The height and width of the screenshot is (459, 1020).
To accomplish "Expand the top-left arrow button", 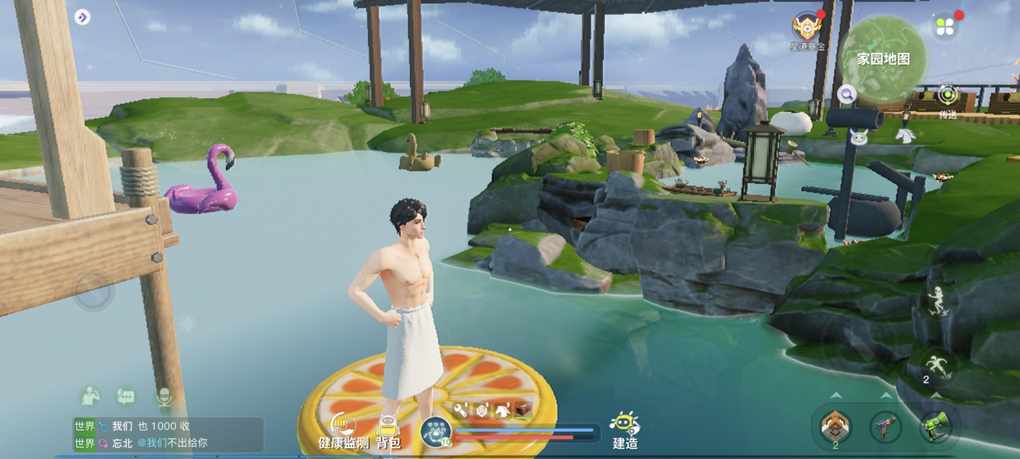I will (82, 17).
